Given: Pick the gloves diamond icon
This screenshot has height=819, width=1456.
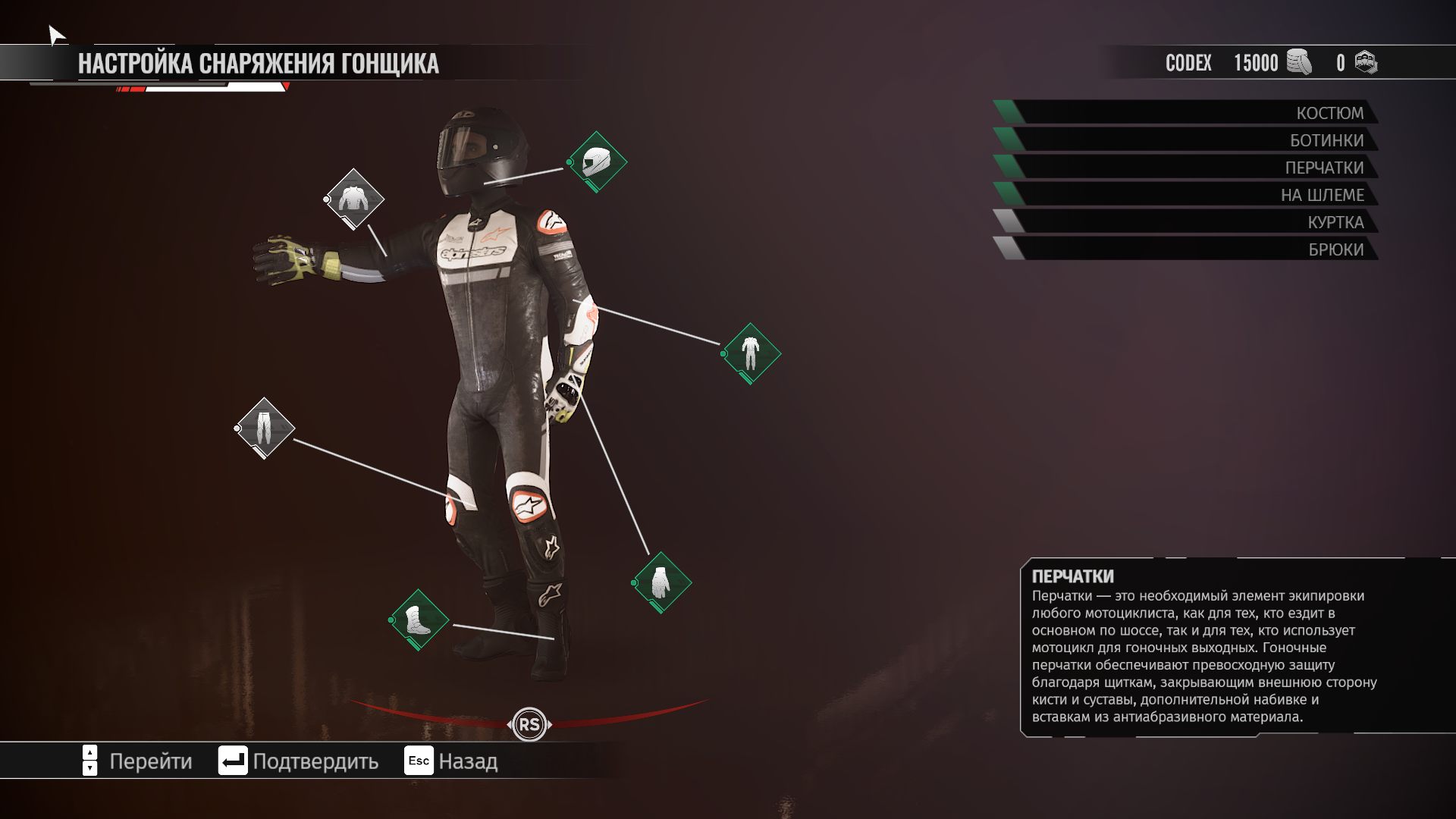Looking at the screenshot, I should coord(661,582).
